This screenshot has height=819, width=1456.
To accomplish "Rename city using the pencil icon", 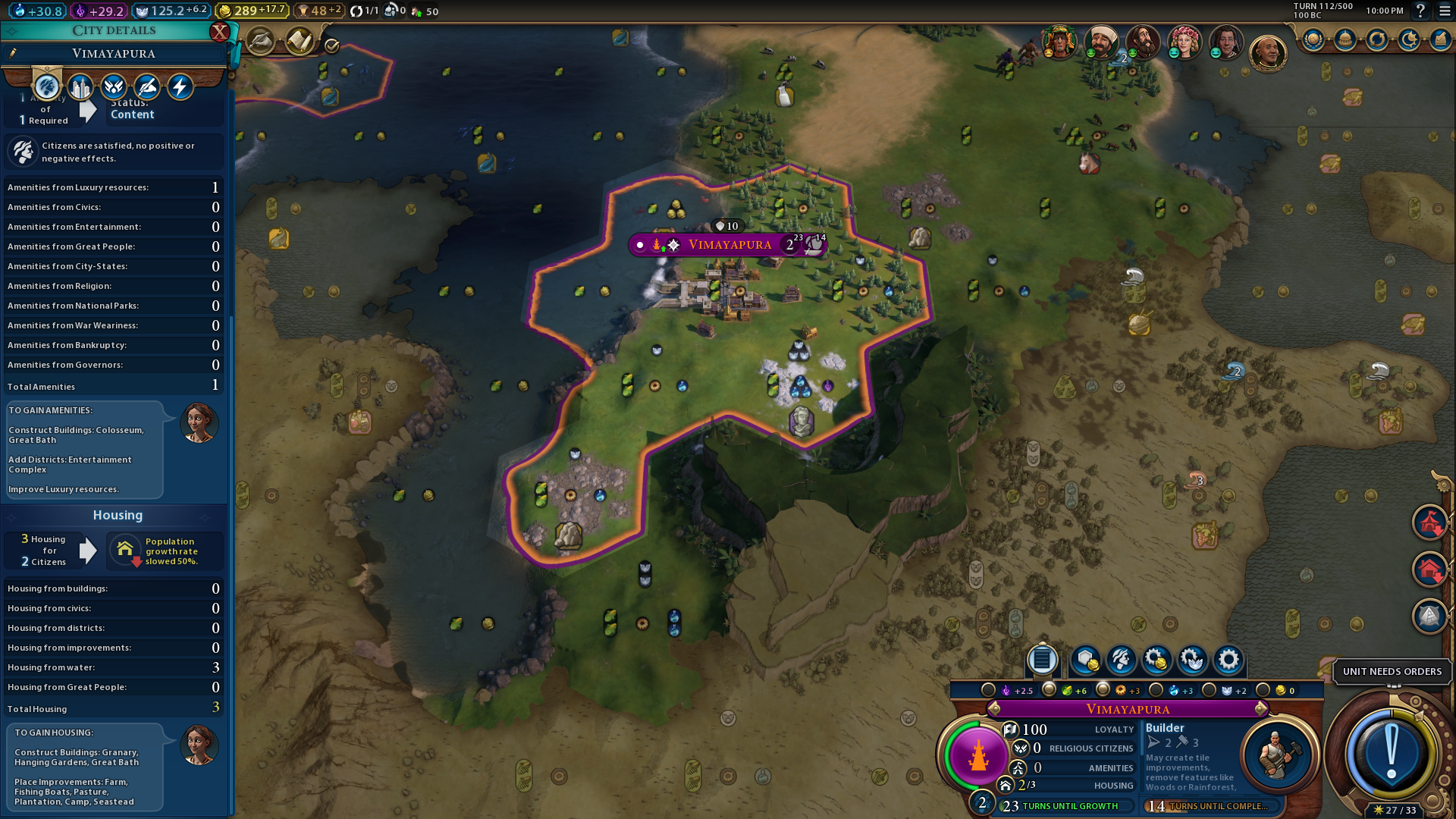I will point(13,53).
